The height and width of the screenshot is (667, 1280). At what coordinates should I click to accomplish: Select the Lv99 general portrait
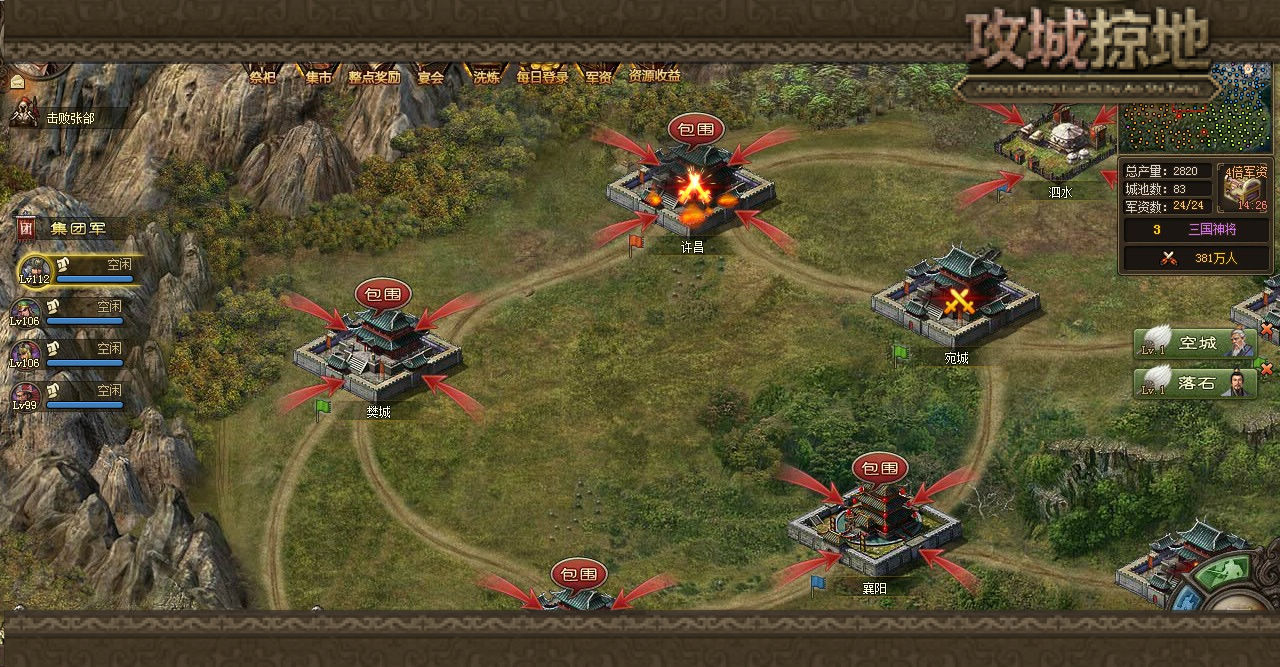26,396
